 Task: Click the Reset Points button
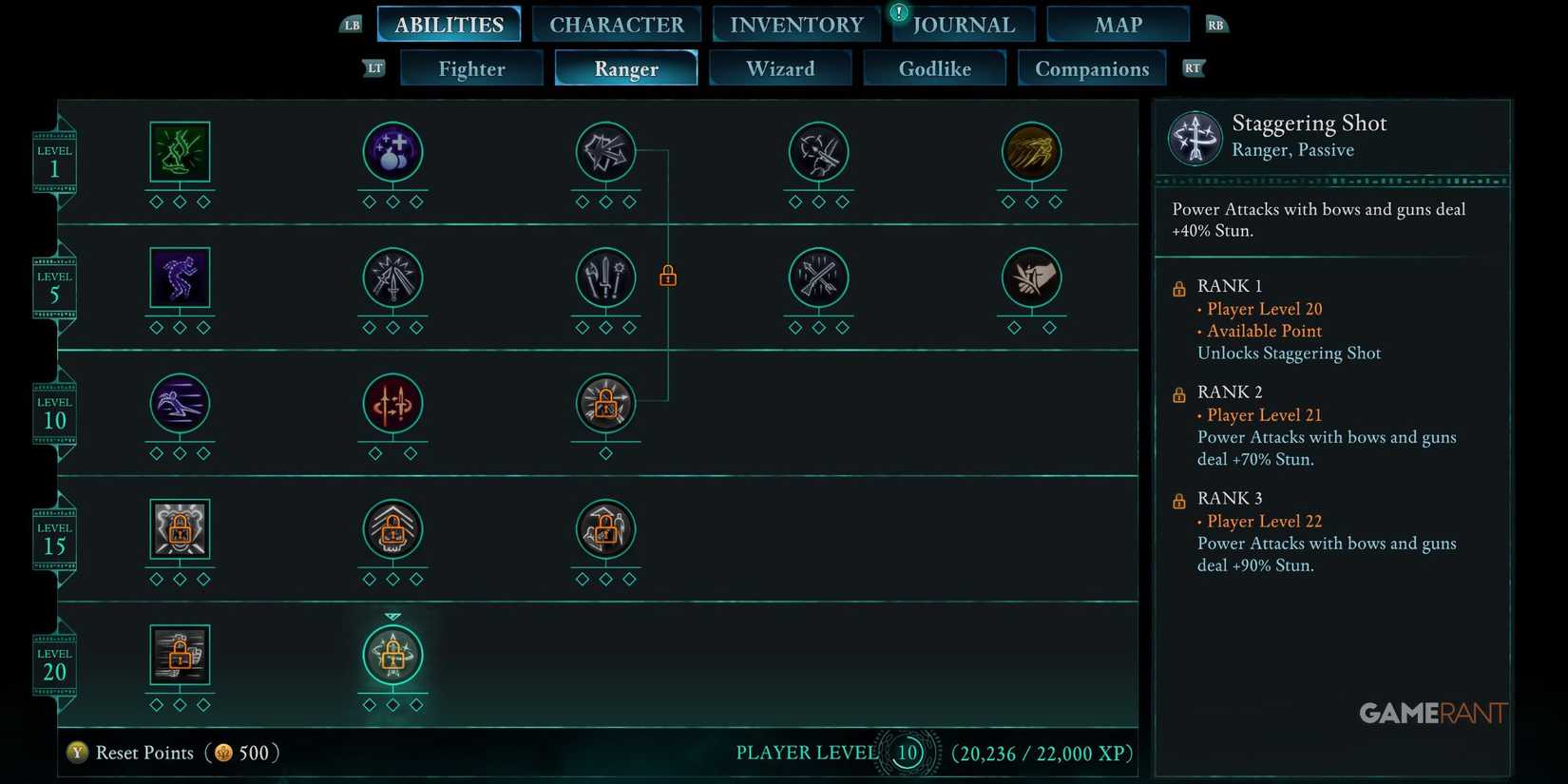click(x=143, y=752)
